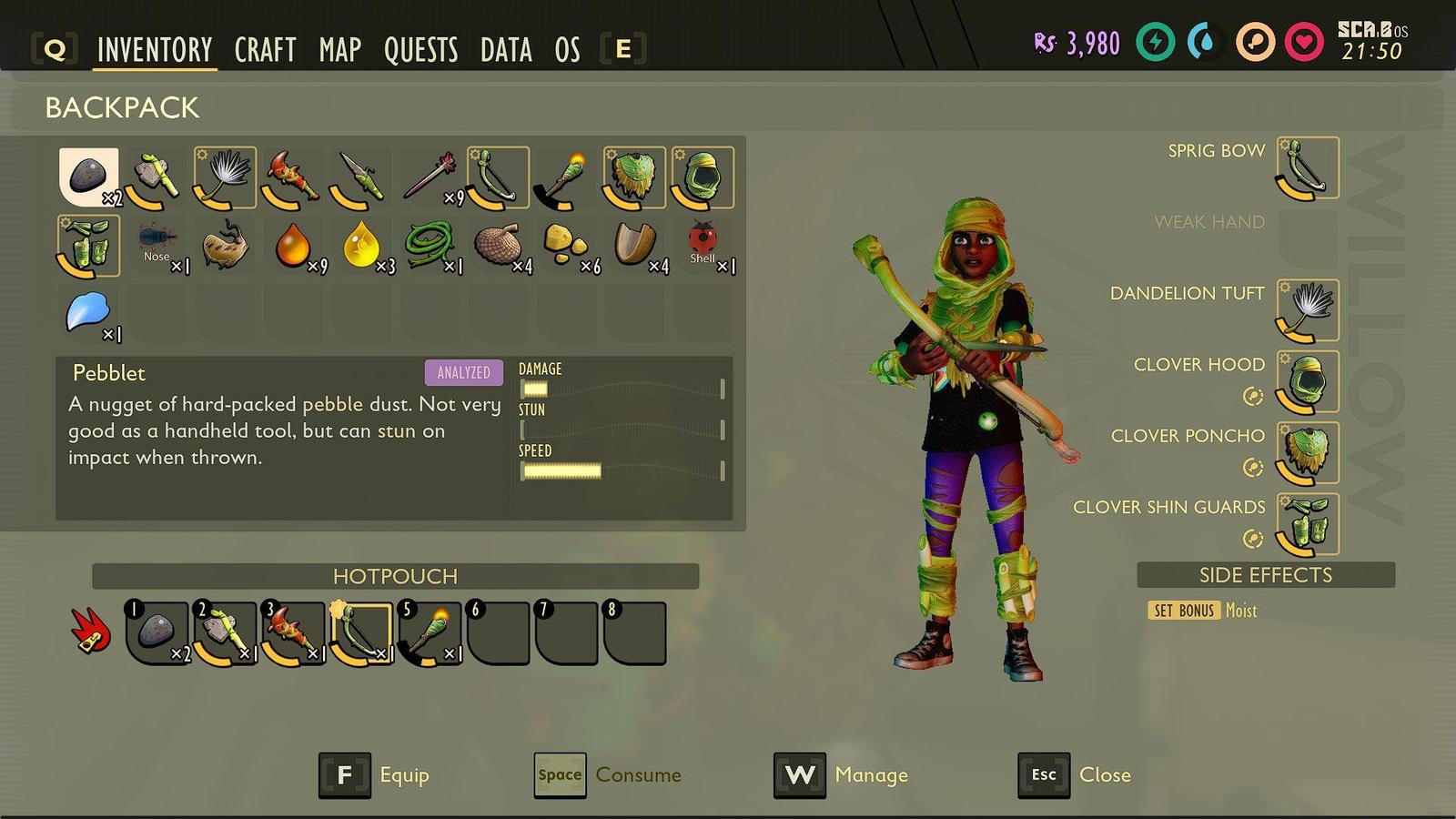This screenshot has width=1456, height=819.
Task: Choose the insect Nose item
Action: coord(157,246)
